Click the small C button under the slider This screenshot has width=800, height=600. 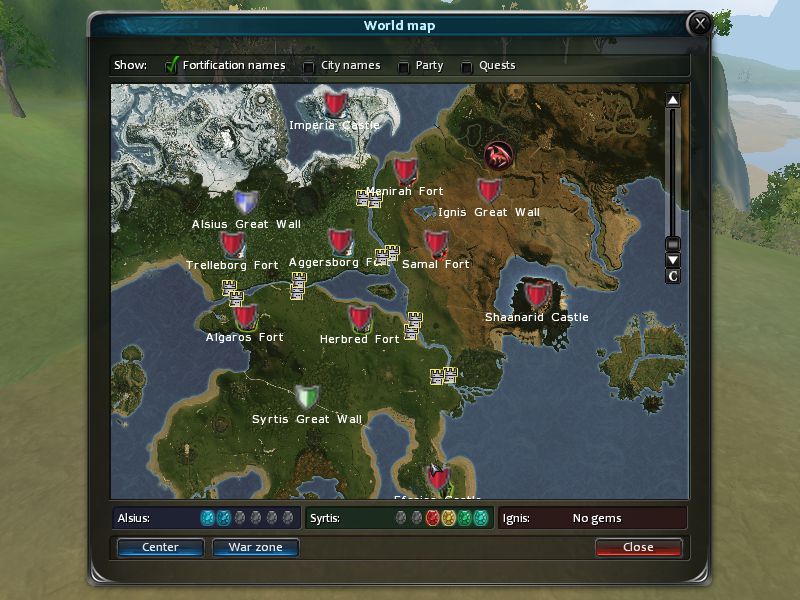(x=673, y=276)
